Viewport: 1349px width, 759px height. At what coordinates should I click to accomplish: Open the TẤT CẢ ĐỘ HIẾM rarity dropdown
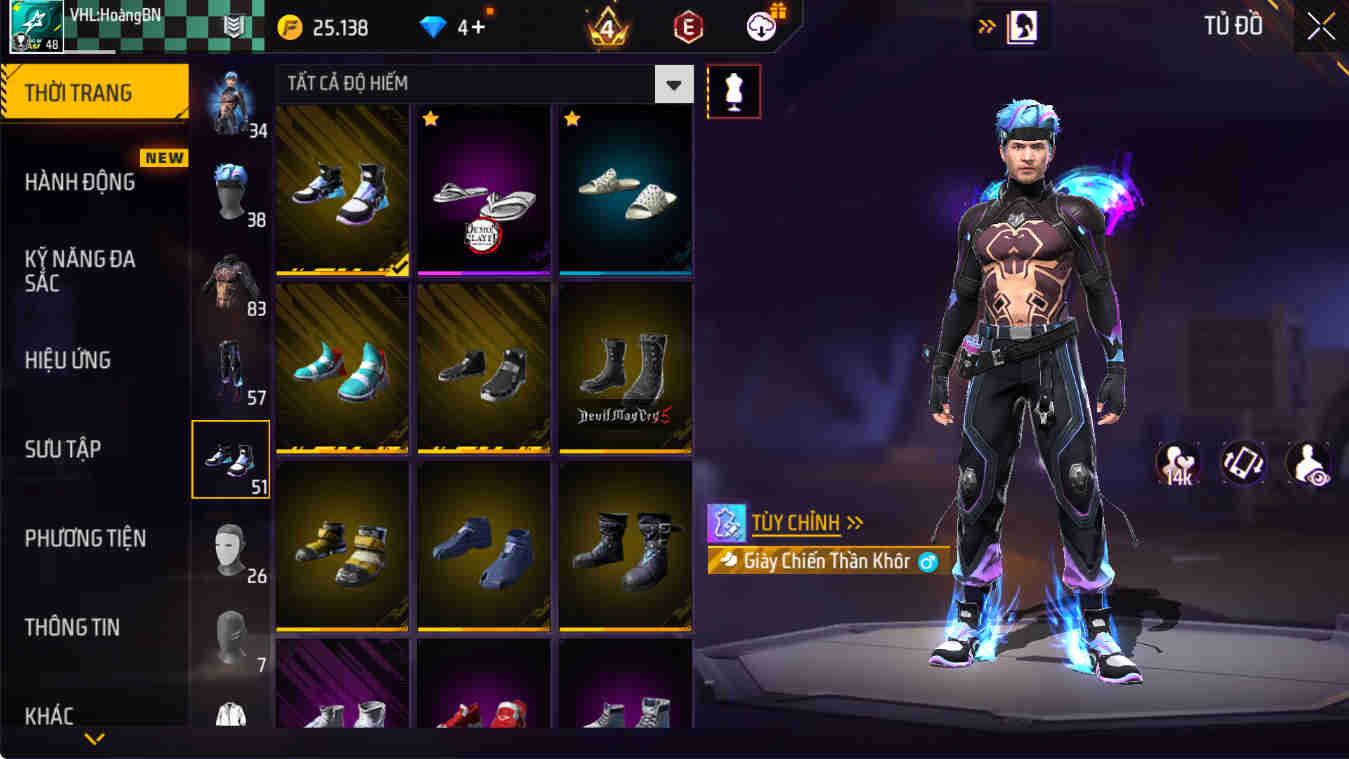672,84
